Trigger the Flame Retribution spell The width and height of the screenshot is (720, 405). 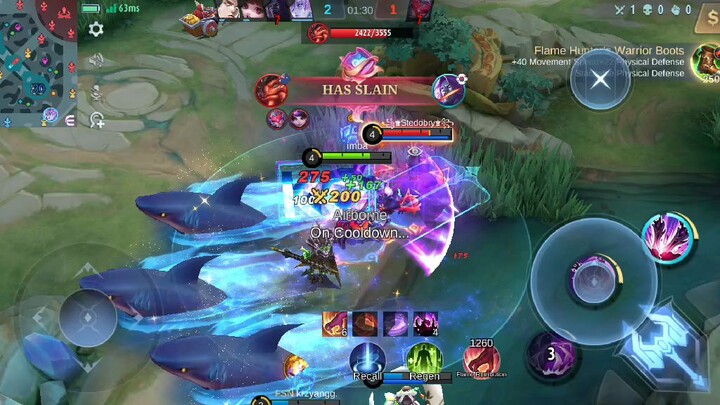pos(481,359)
